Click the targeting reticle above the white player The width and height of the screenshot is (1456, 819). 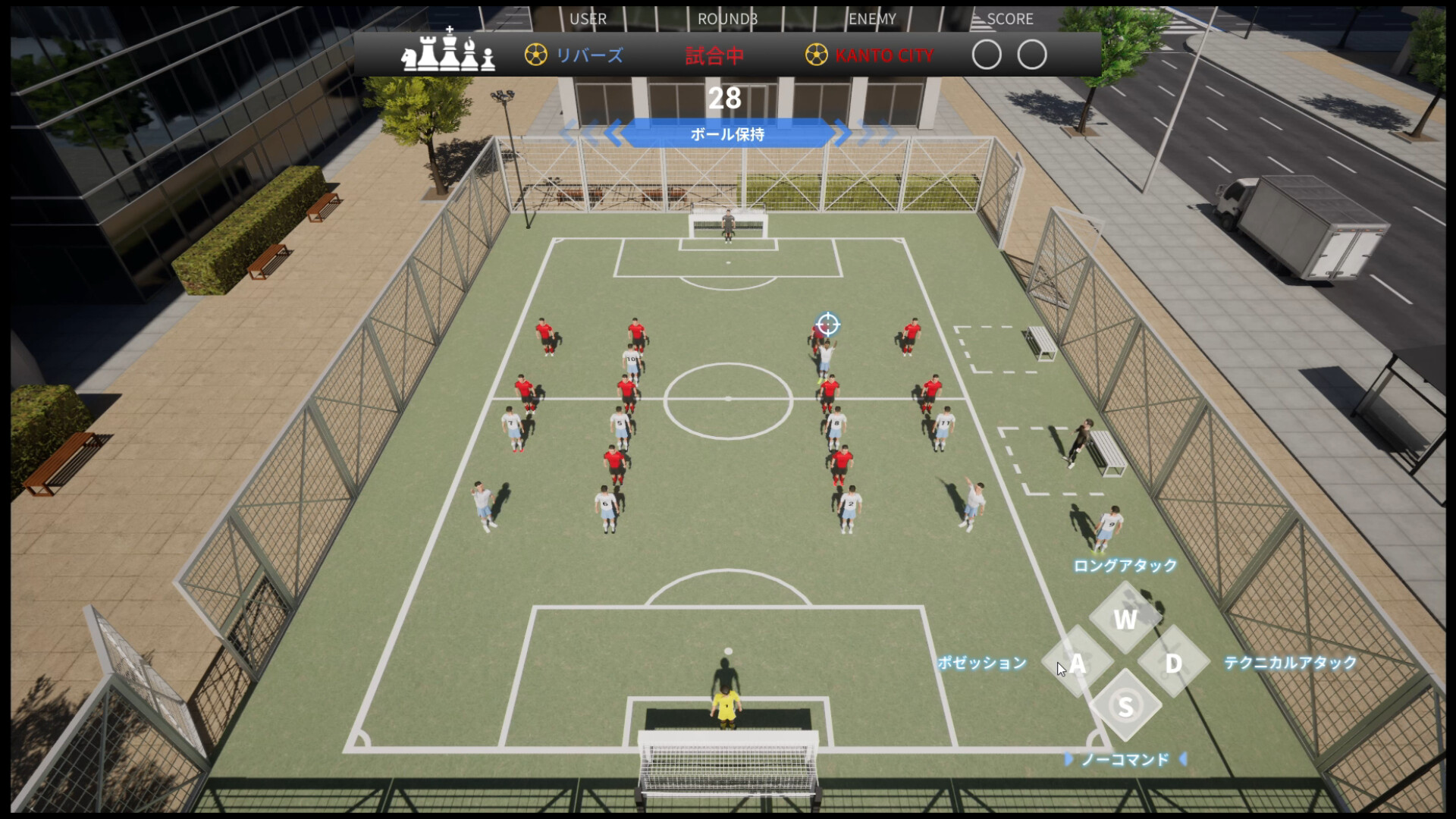829,325
